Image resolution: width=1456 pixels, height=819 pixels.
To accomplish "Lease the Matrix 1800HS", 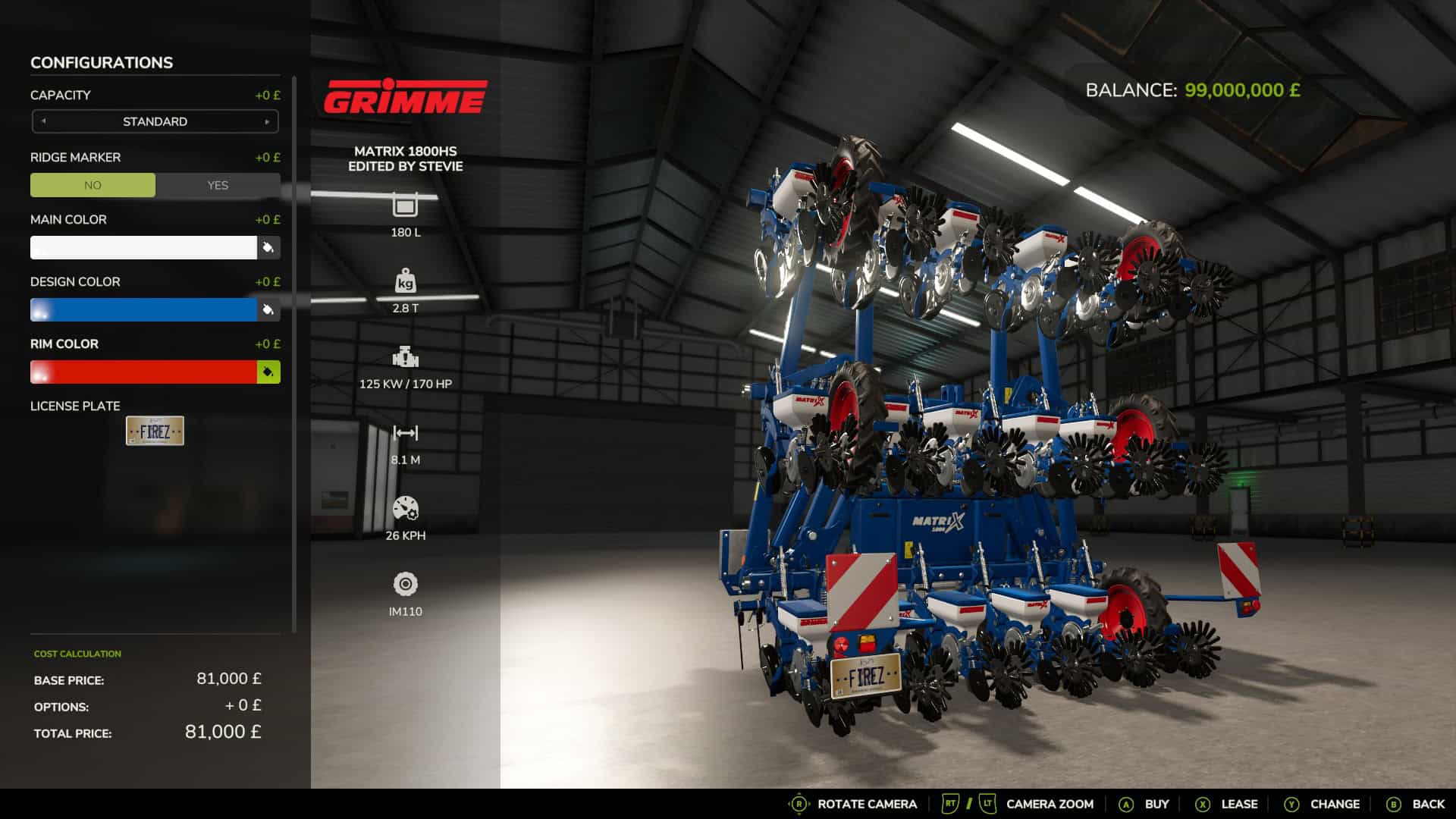I will 1227,804.
